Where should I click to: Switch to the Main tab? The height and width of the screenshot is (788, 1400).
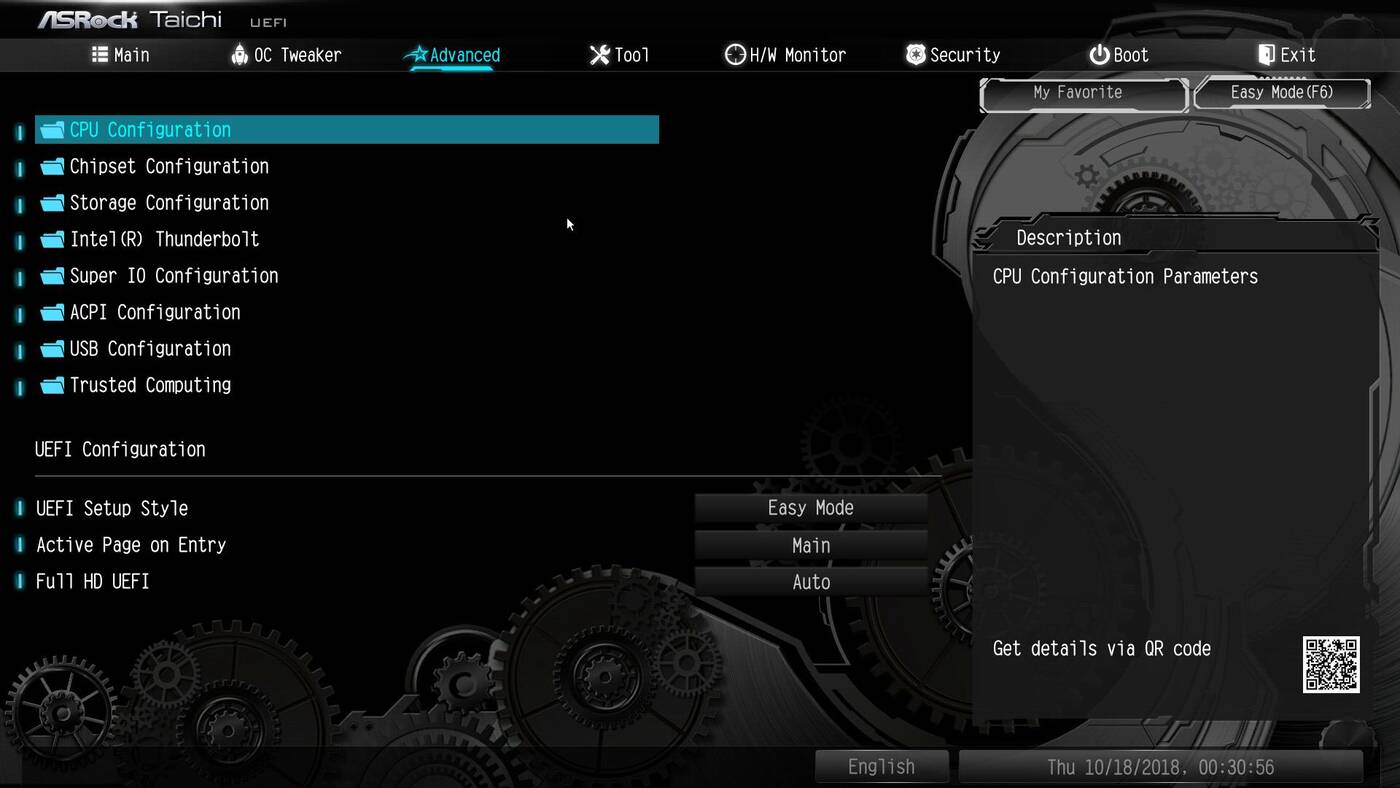click(120, 55)
